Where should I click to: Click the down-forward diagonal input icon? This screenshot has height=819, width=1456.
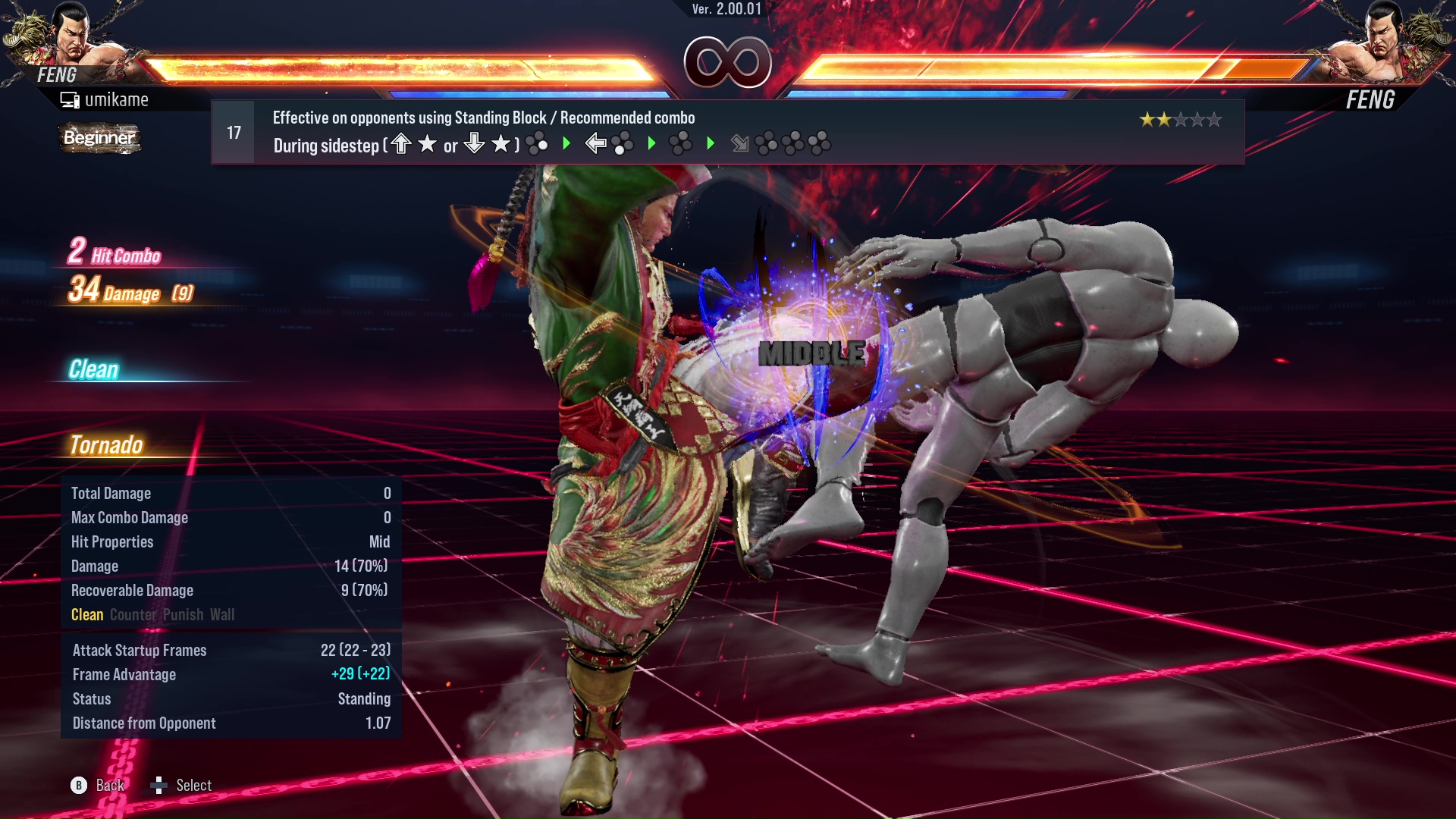pos(739,143)
